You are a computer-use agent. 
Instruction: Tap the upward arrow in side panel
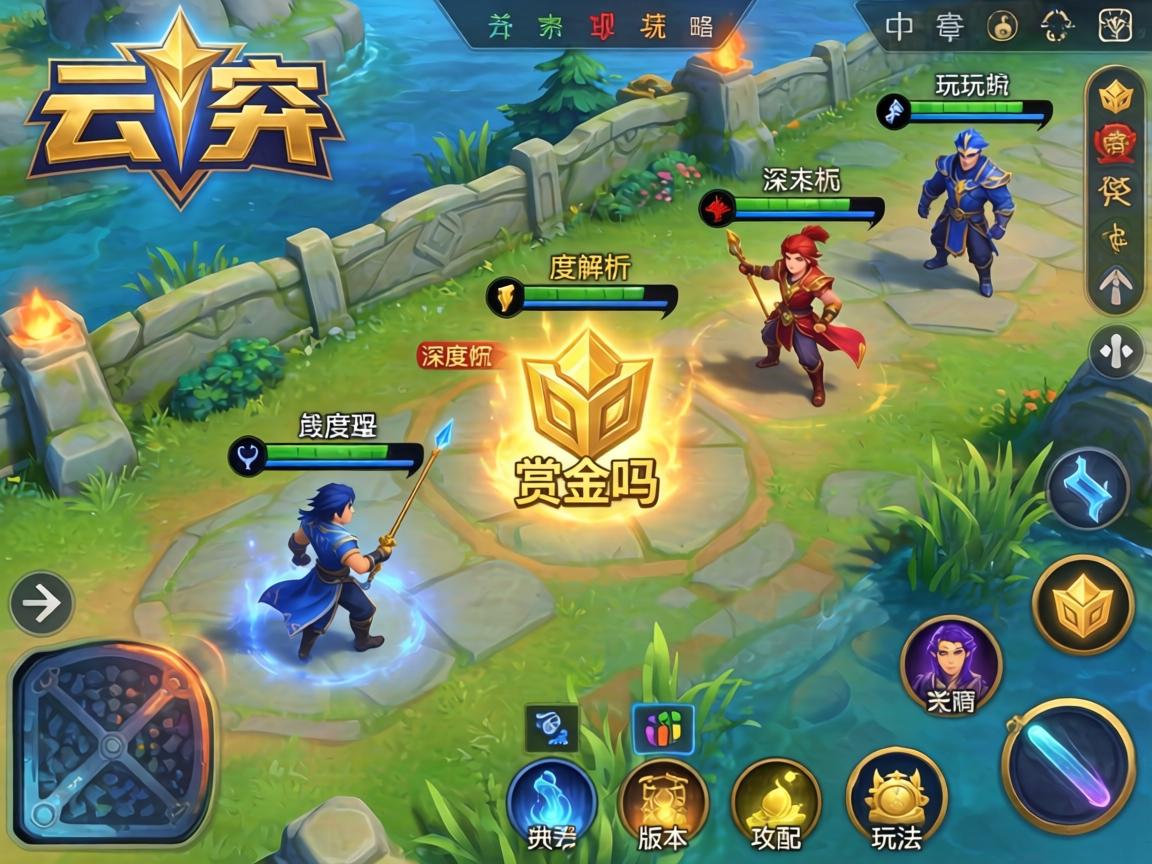1115,290
